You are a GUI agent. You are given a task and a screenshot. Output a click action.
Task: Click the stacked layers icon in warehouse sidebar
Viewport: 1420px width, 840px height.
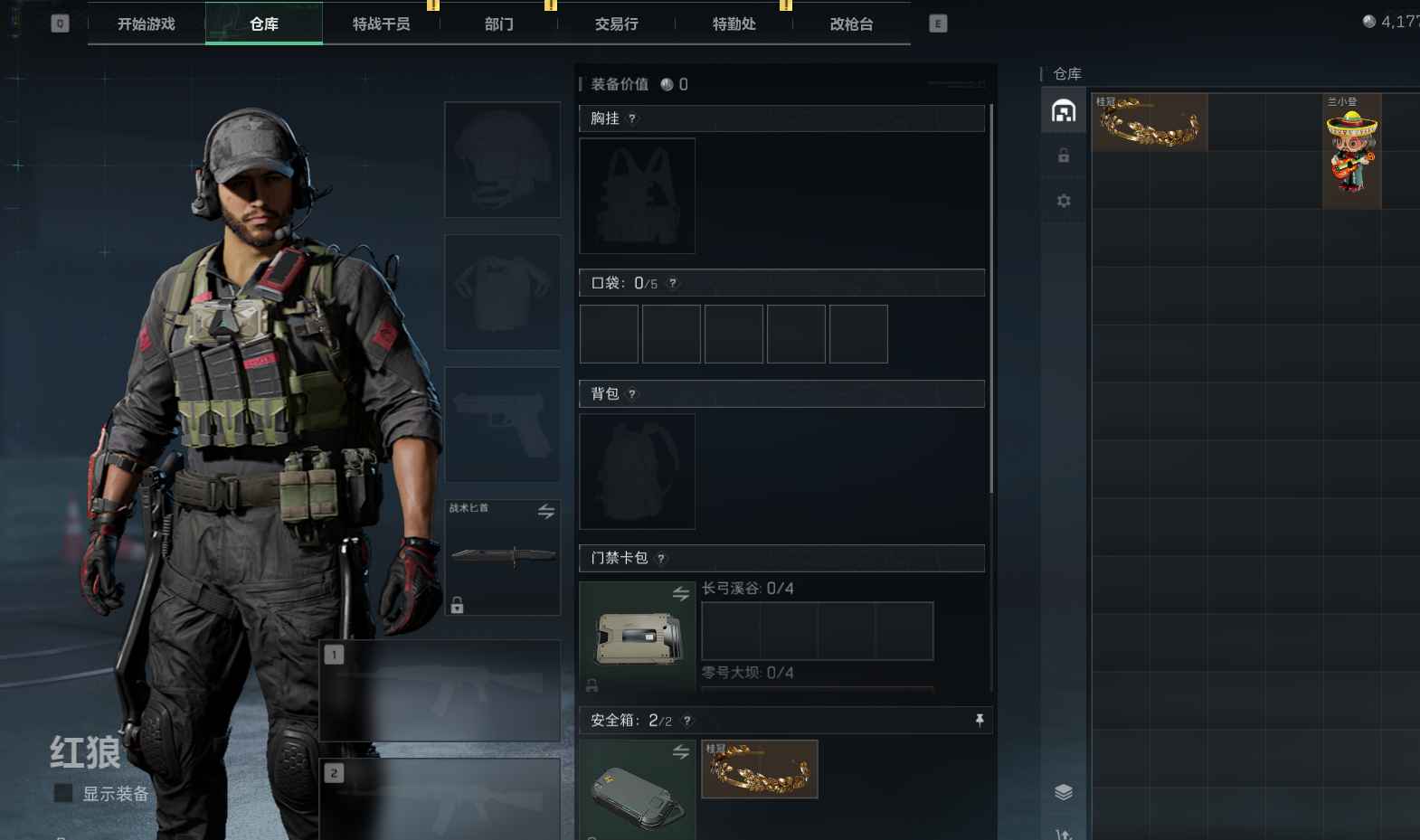[x=1064, y=792]
